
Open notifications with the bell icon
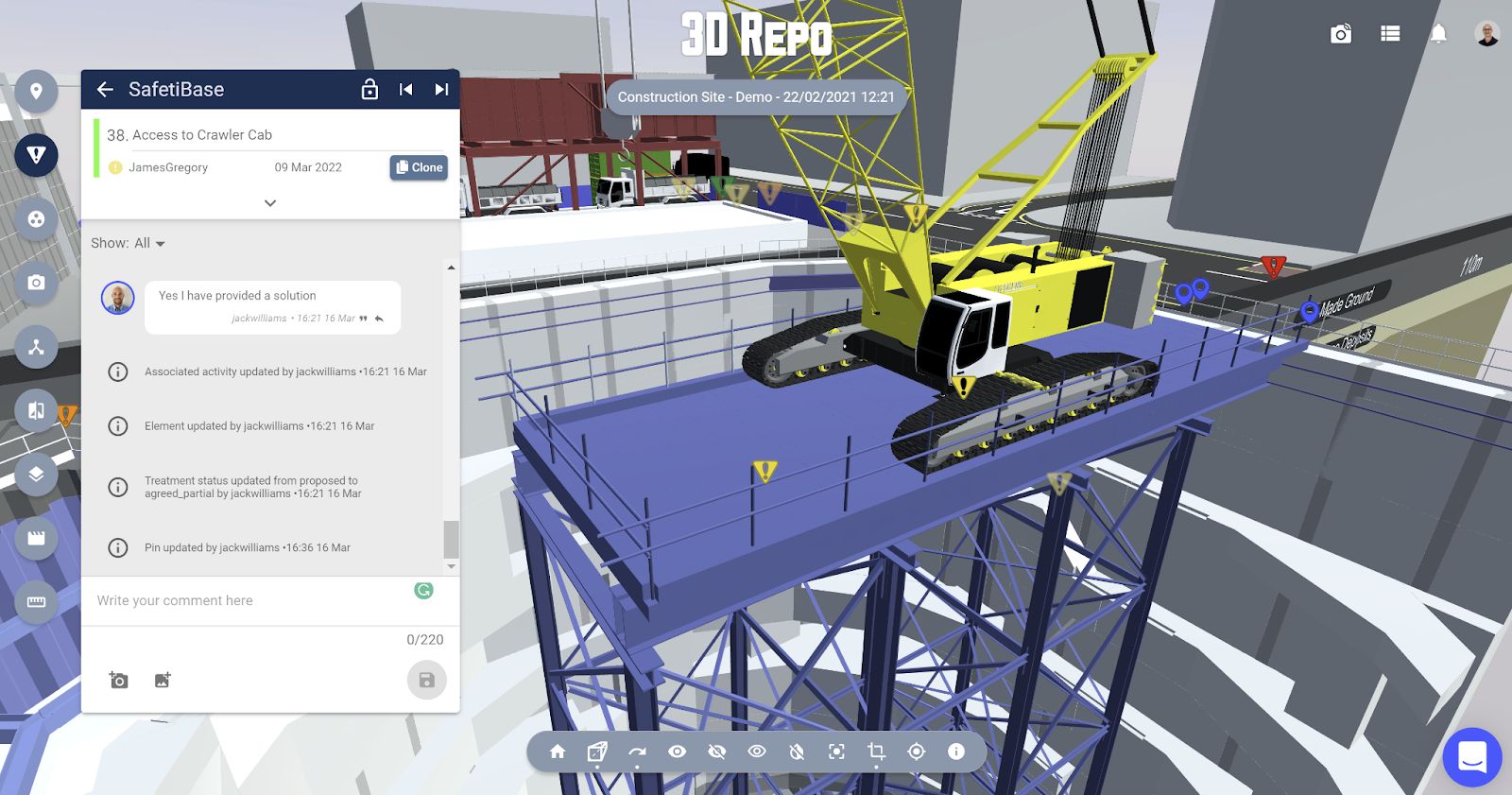pyautogui.click(x=1439, y=33)
